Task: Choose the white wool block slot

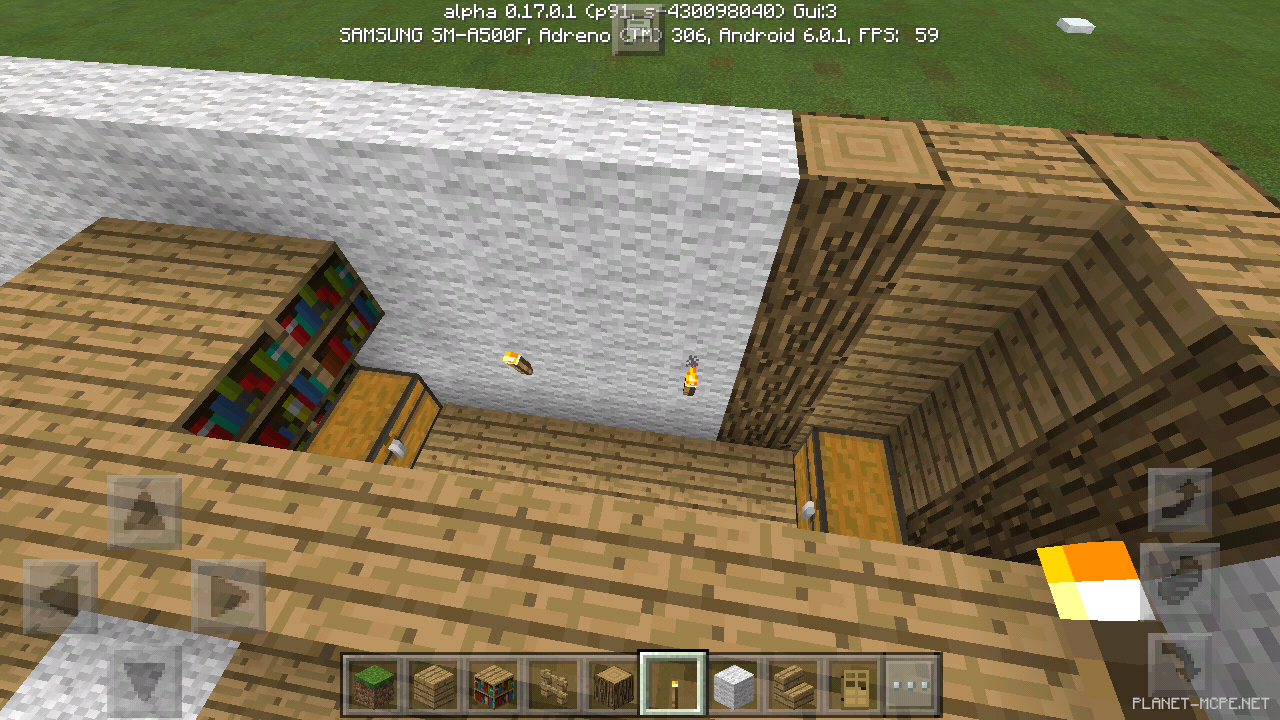Action: (733, 685)
